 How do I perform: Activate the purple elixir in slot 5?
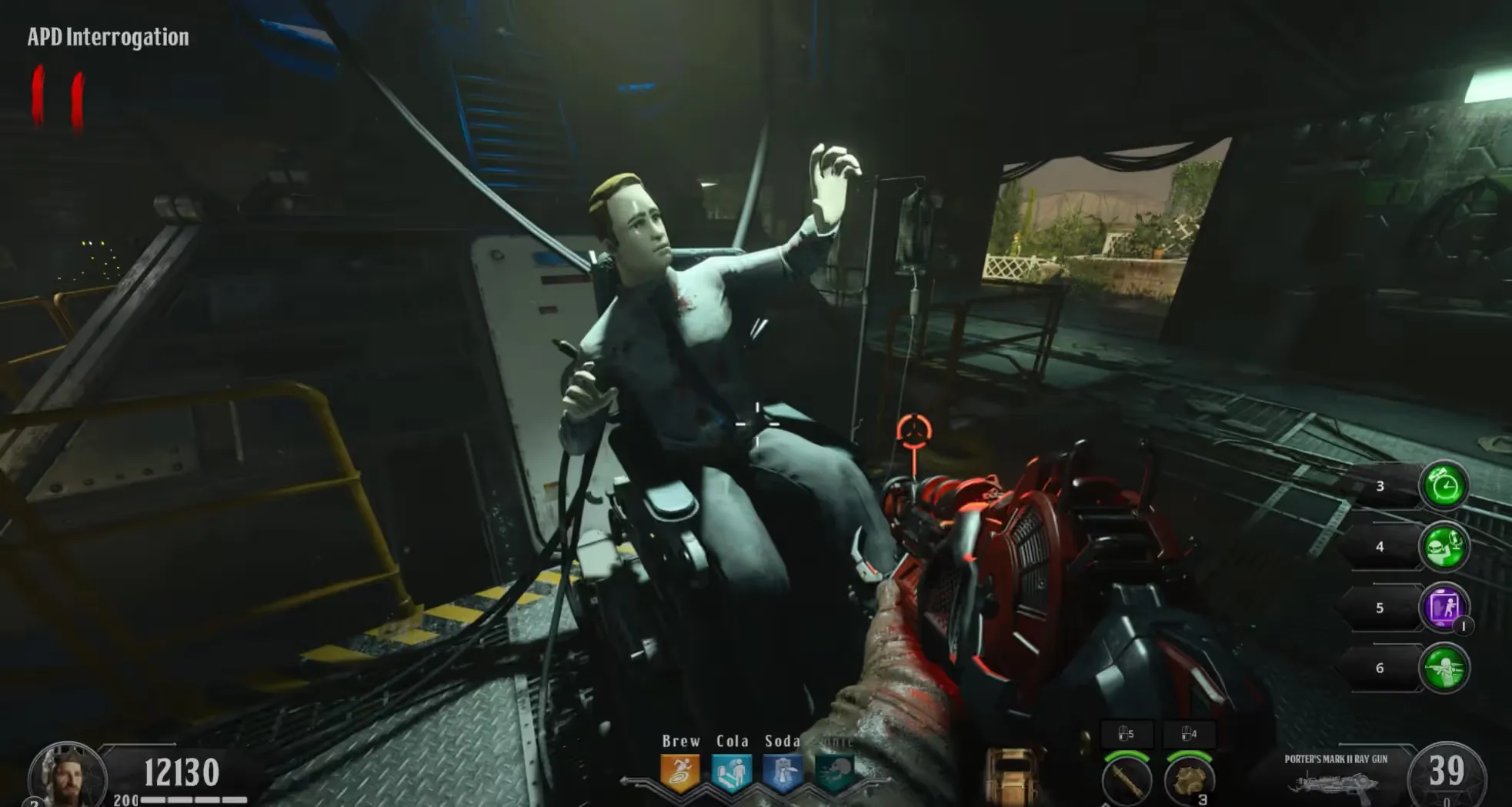point(1444,608)
